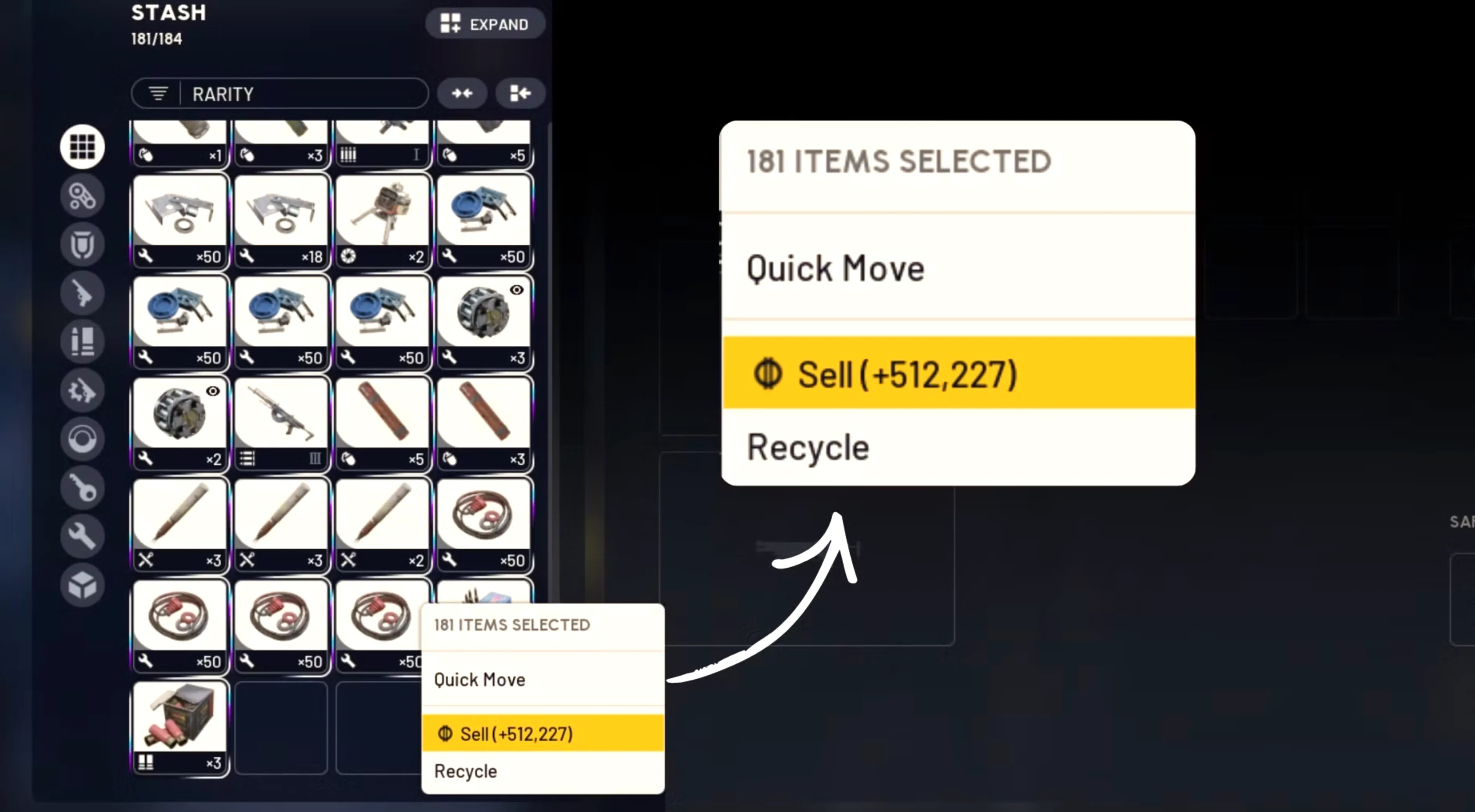Toggle the eye marker on the drum magazine
Image resolution: width=1475 pixels, height=812 pixels.
517,291
